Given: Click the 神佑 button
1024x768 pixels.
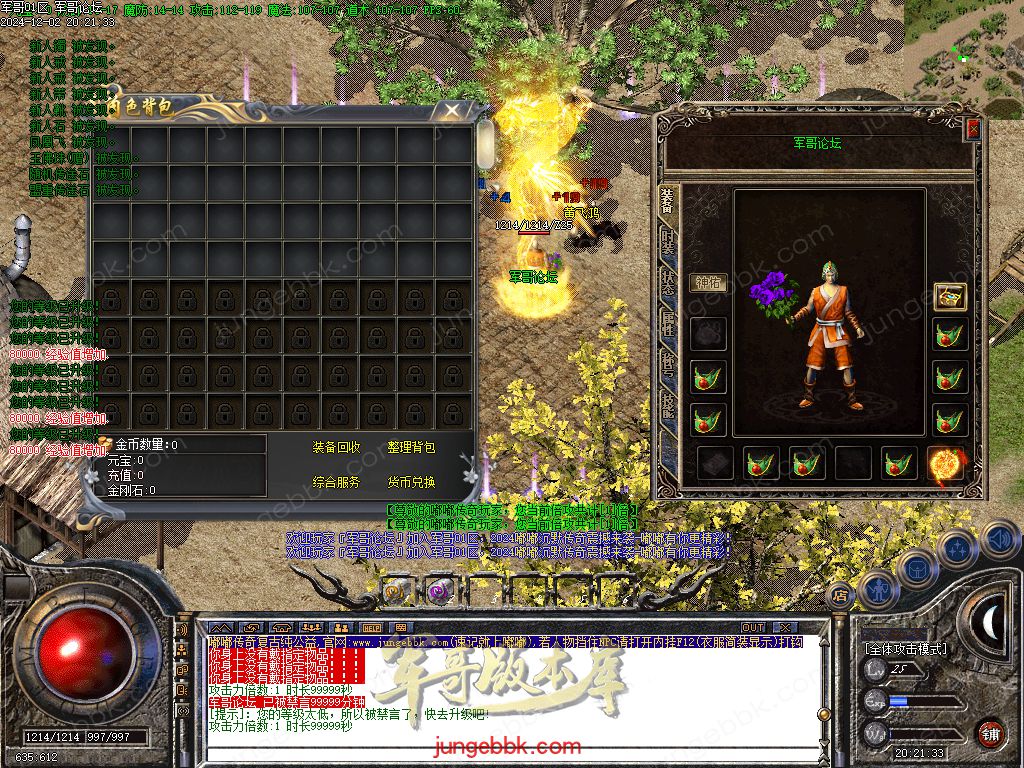Looking at the screenshot, I should click(x=707, y=282).
